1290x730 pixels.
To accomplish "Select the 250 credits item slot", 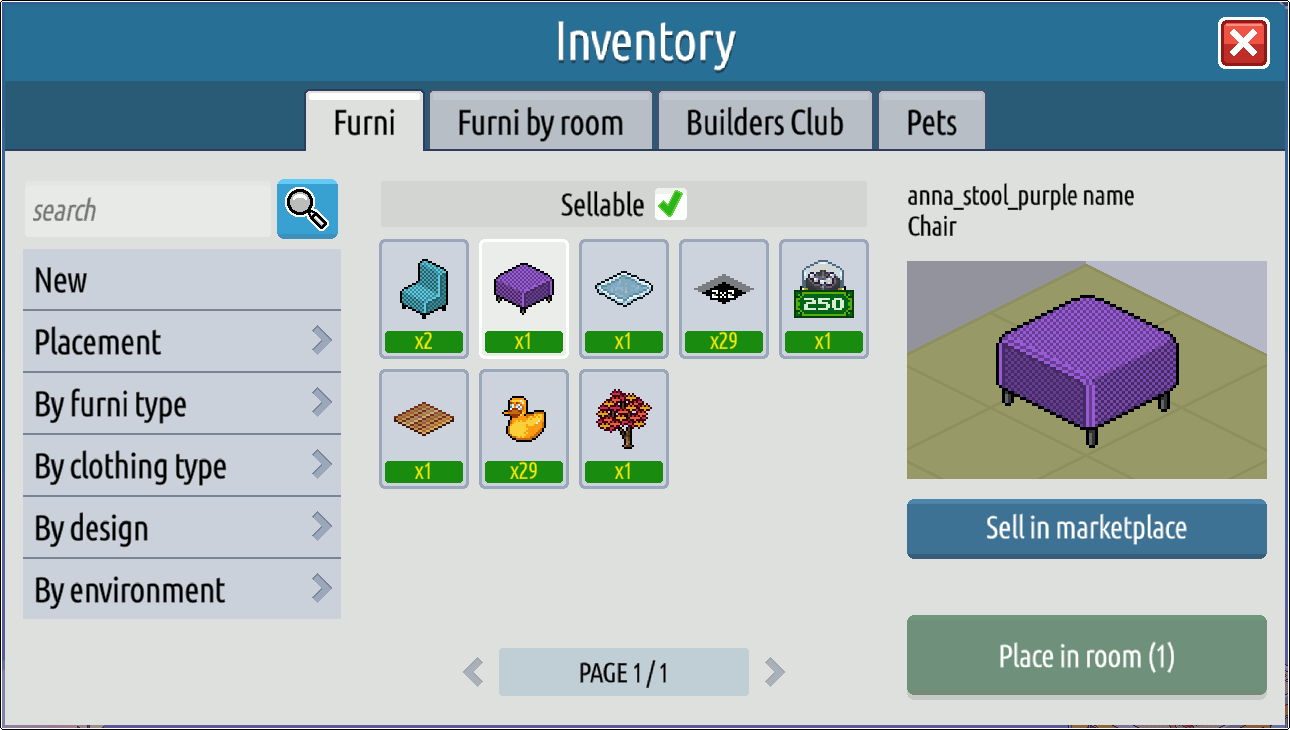I will coord(824,298).
